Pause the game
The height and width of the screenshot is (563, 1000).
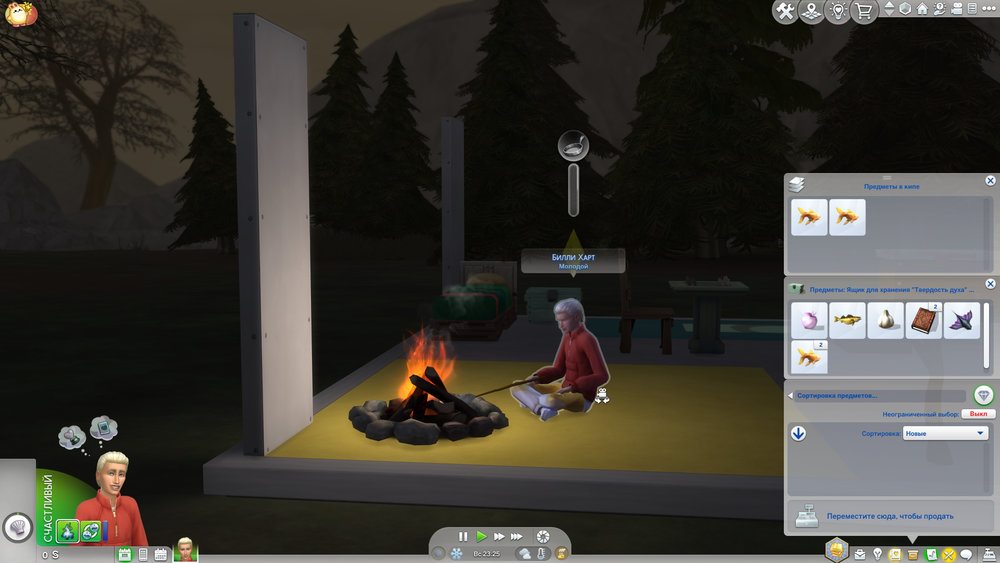(x=463, y=537)
